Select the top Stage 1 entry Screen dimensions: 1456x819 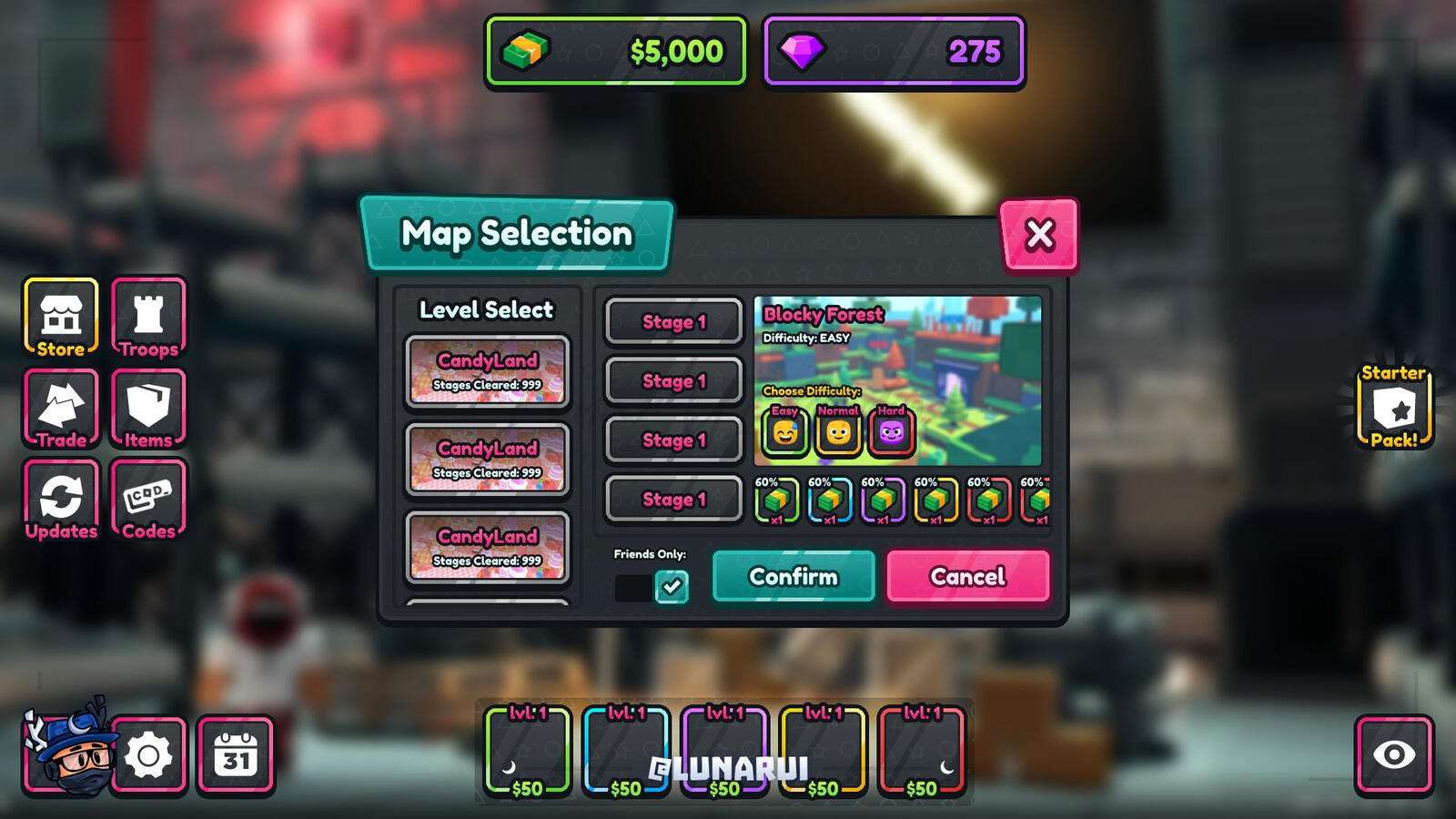pos(672,321)
